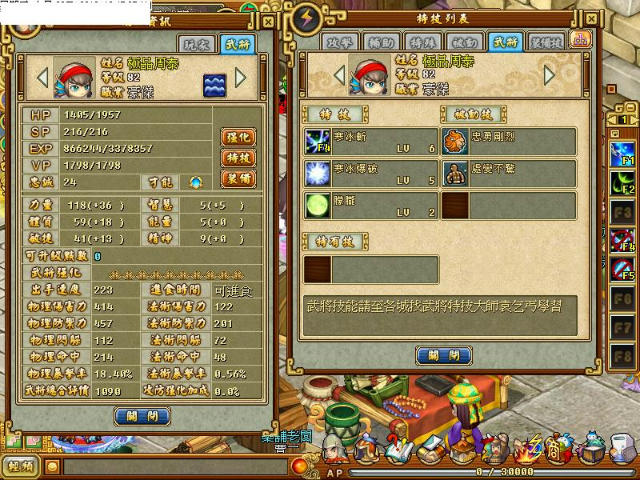Open 特技 from the character info panel
The height and width of the screenshot is (480, 640).
238,158
